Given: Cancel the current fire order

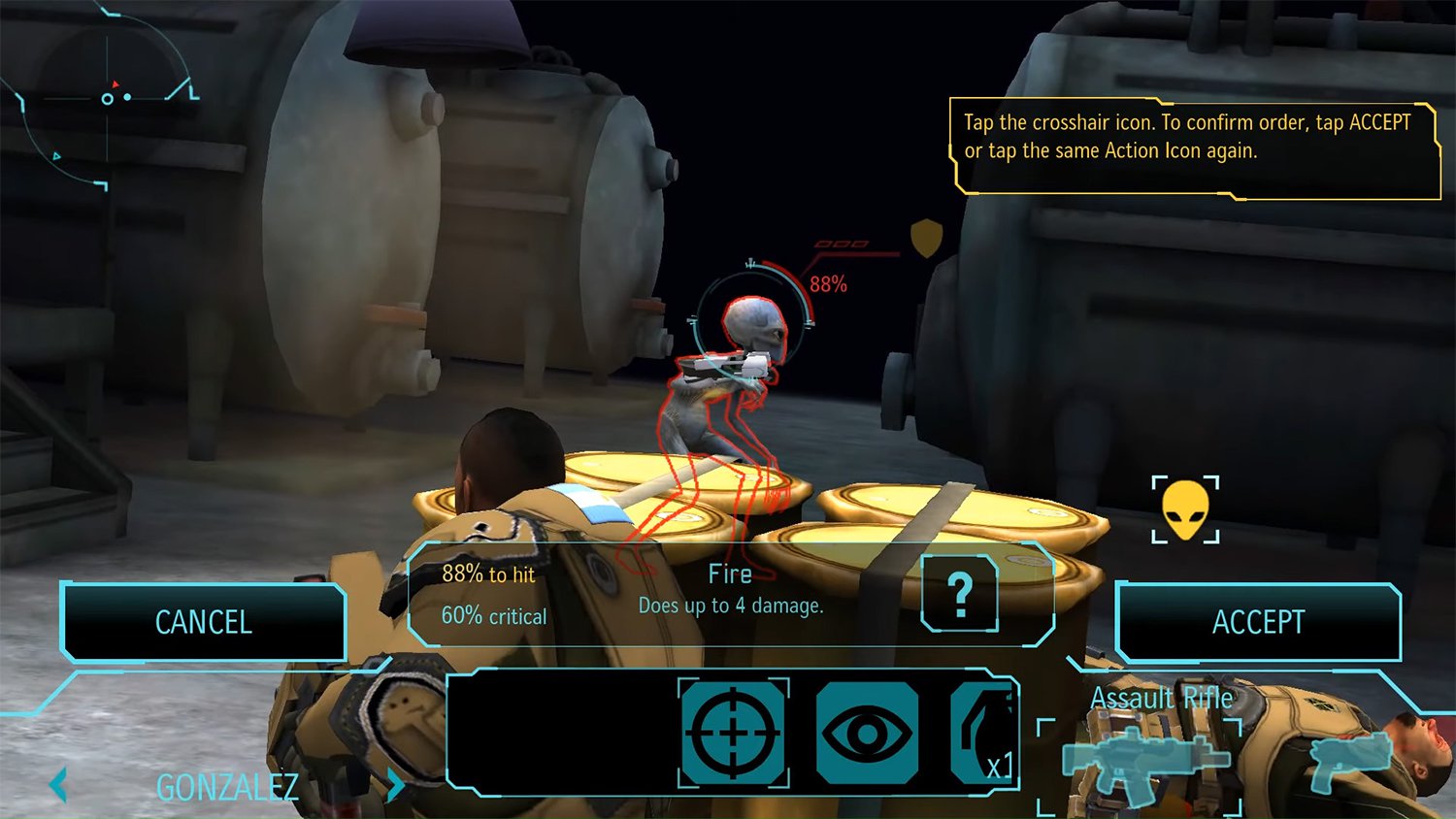Looking at the screenshot, I should [203, 622].
